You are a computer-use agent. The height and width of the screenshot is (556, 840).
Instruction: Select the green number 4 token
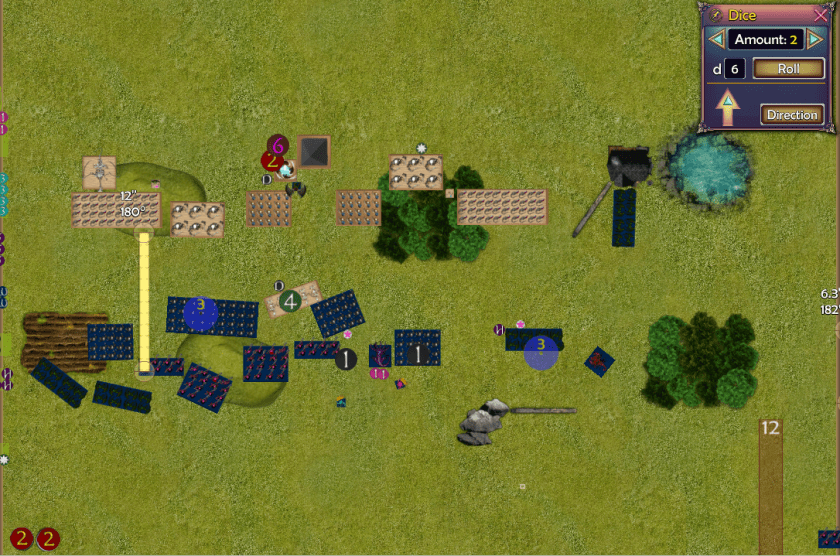click(290, 300)
